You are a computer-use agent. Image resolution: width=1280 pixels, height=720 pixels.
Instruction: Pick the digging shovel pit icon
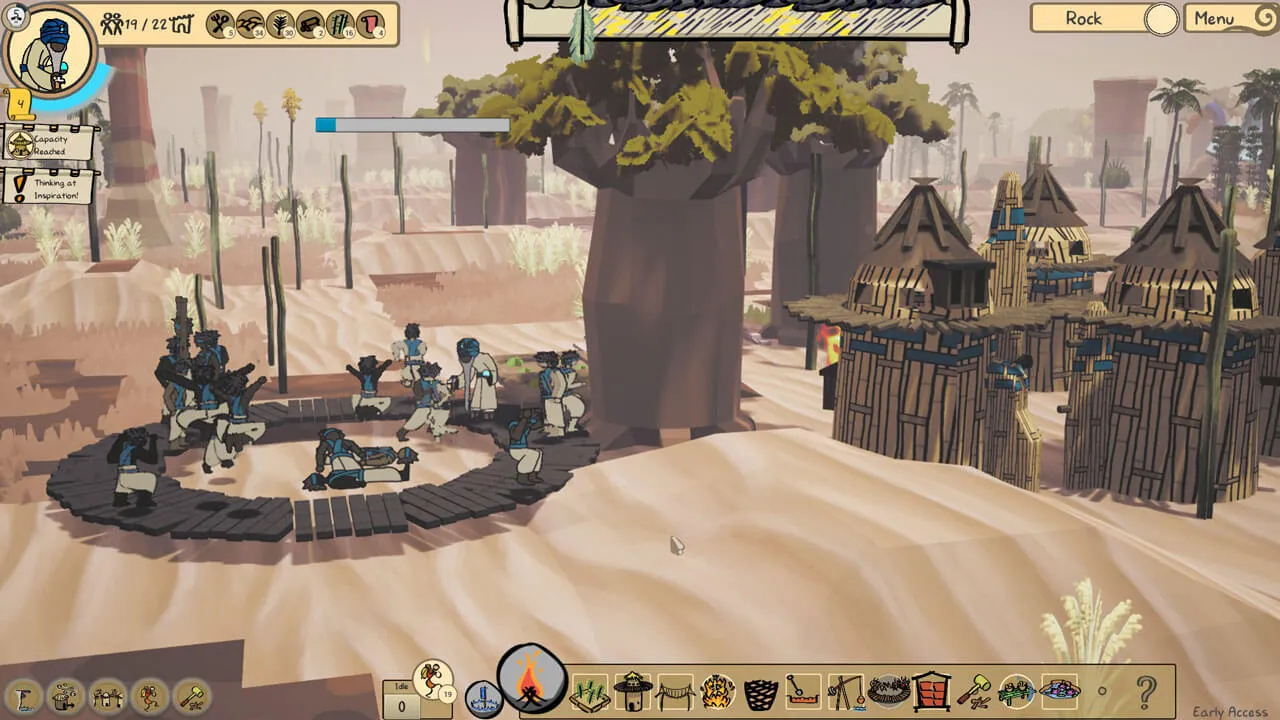(x=803, y=691)
